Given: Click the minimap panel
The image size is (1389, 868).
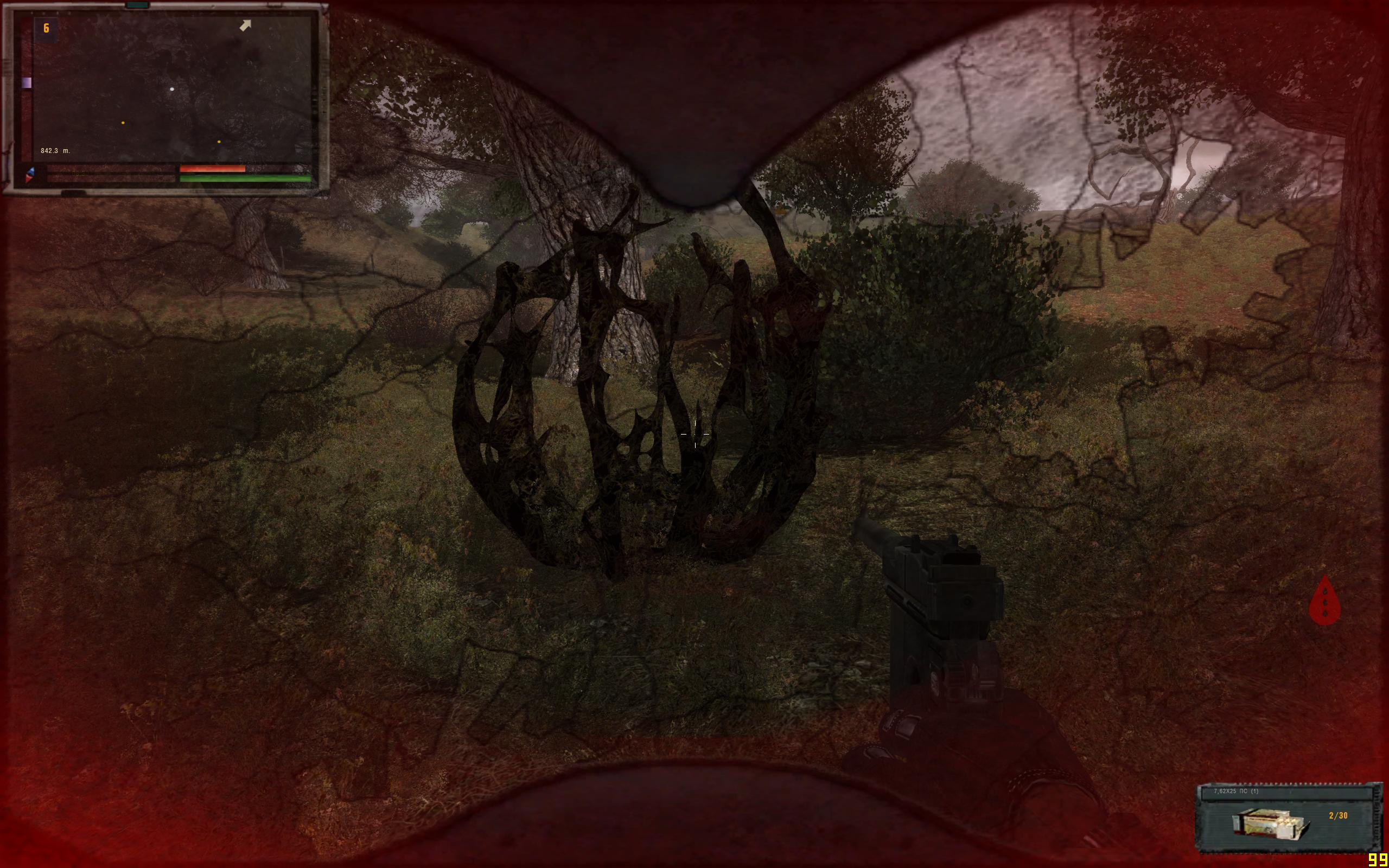Looking at the screenshot, I should tap(172, 89).
